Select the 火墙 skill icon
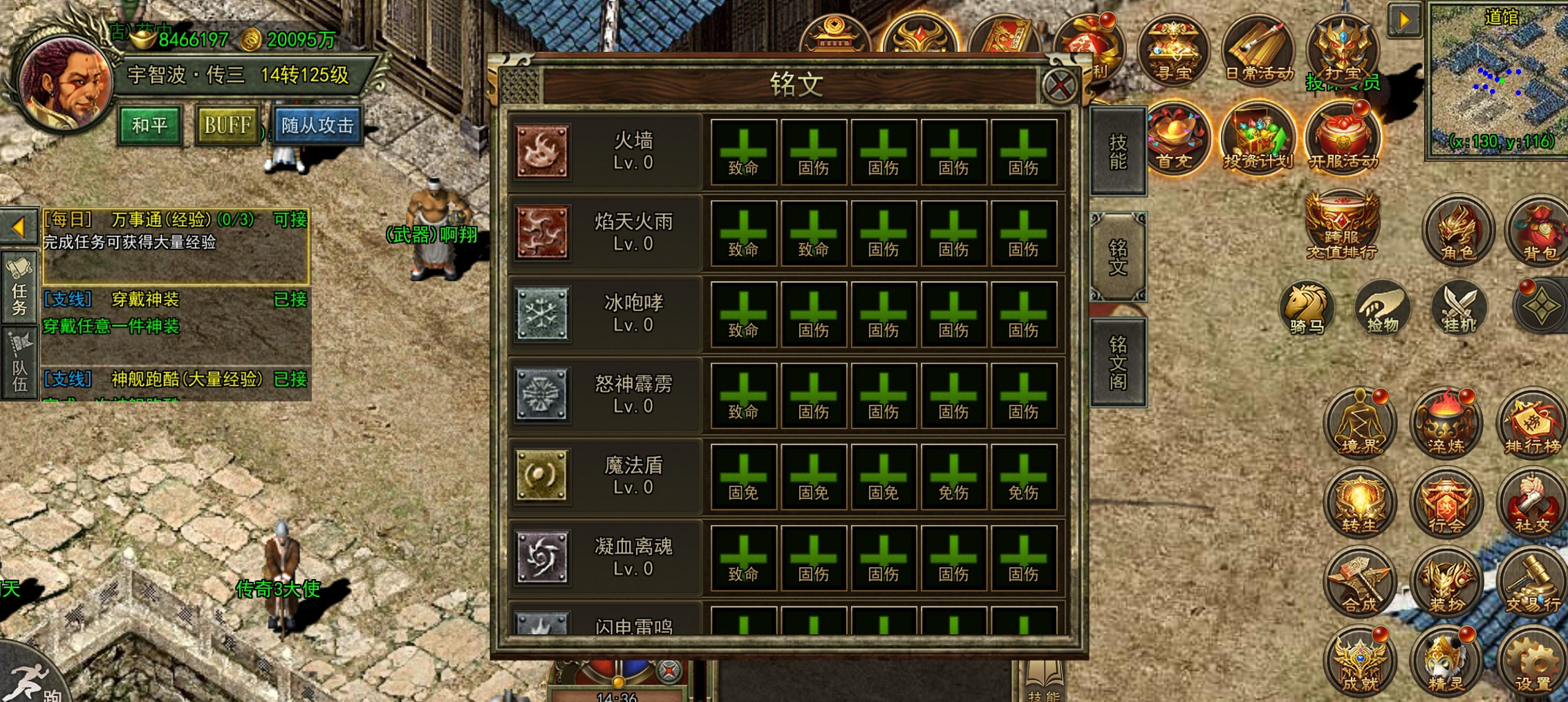Viewport: 1568px width, 702px height. [x=543, y=152]
